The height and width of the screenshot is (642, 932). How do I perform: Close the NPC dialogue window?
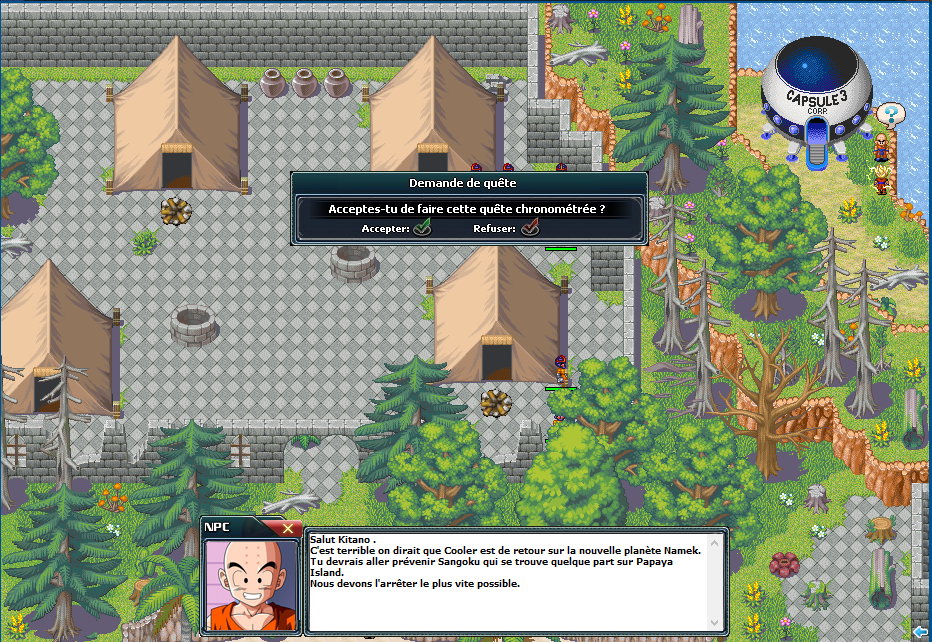(x=288, y=528)
